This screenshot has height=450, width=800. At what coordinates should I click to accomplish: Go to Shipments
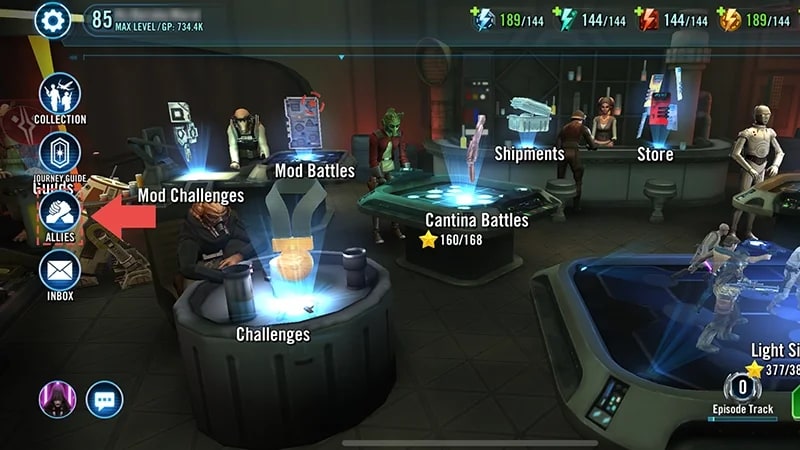point(530,154)
